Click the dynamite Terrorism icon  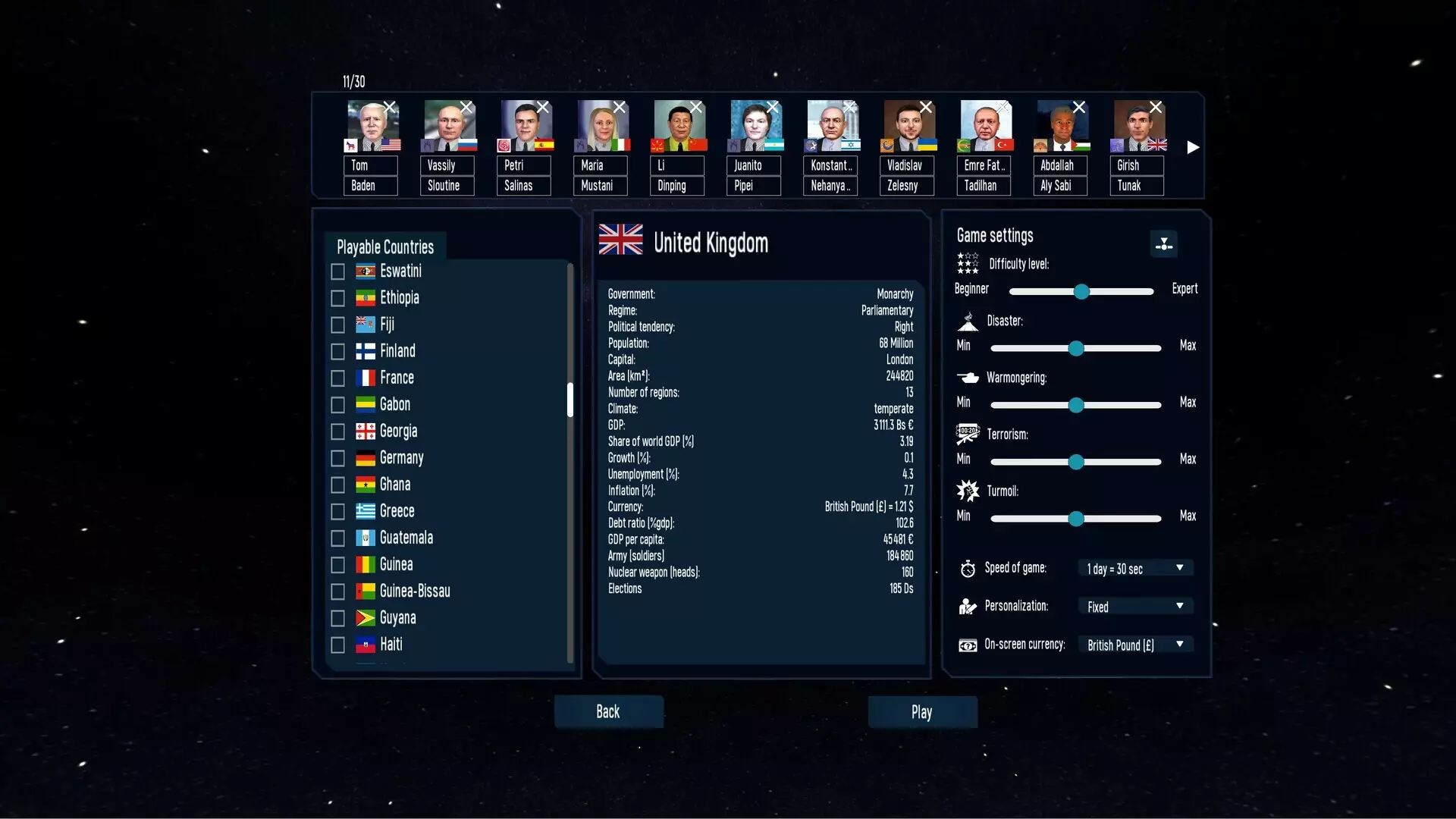968,434
